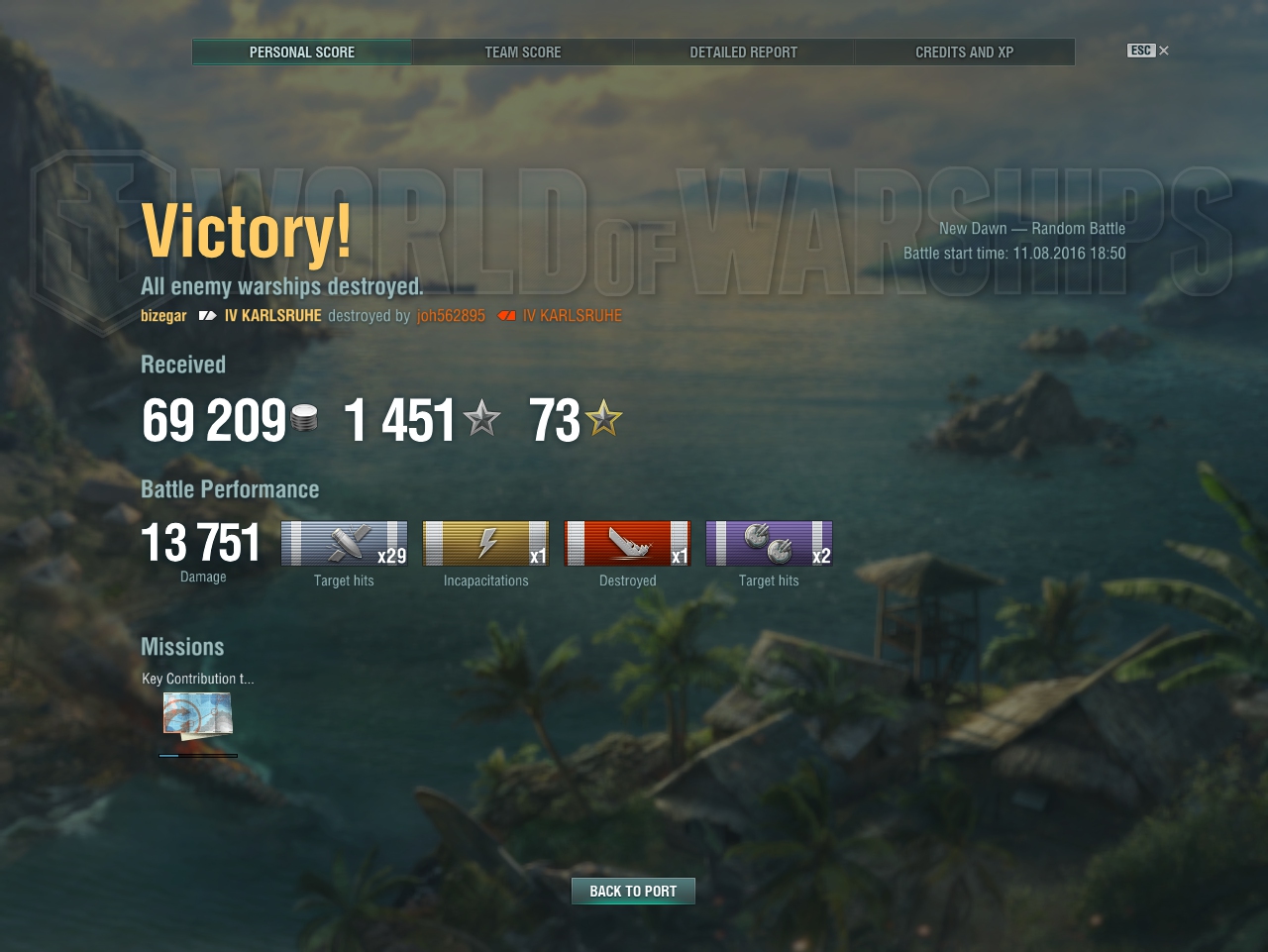
Task: Switch to the Team Score tab
Action: (x=522, y=52)
